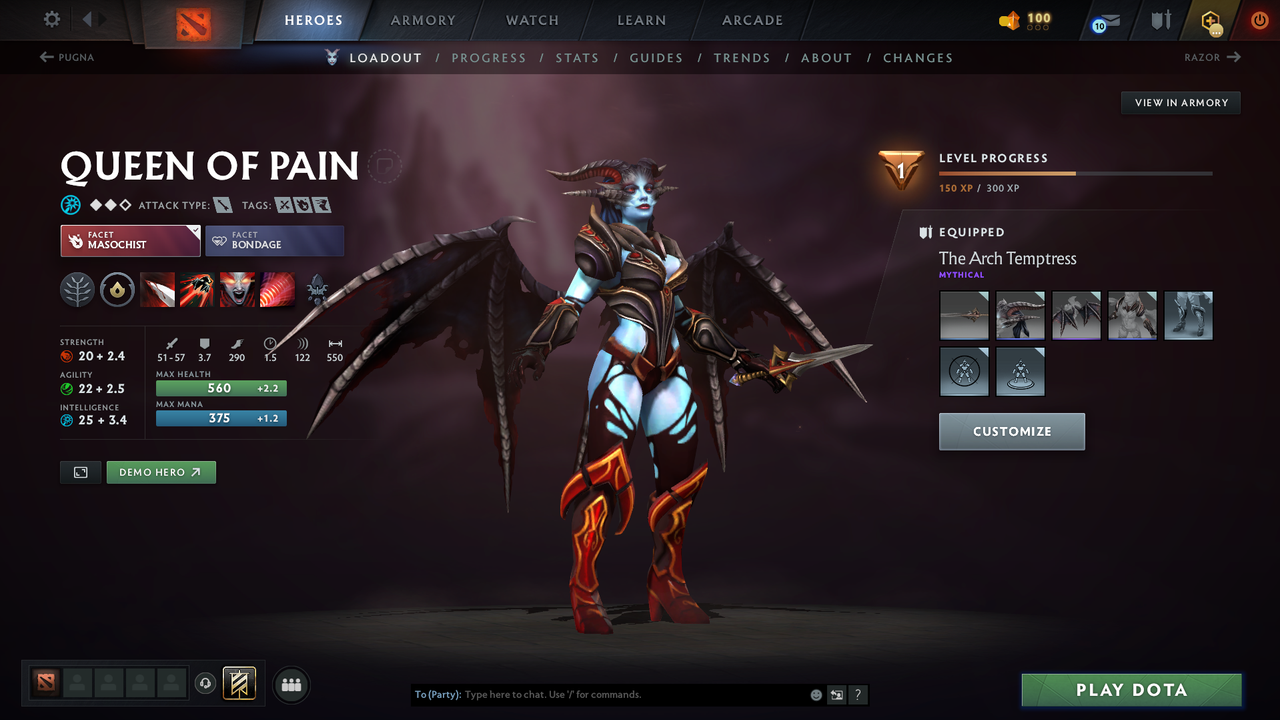Toggle the emoticon picker in chat bar

click(815, 694)
